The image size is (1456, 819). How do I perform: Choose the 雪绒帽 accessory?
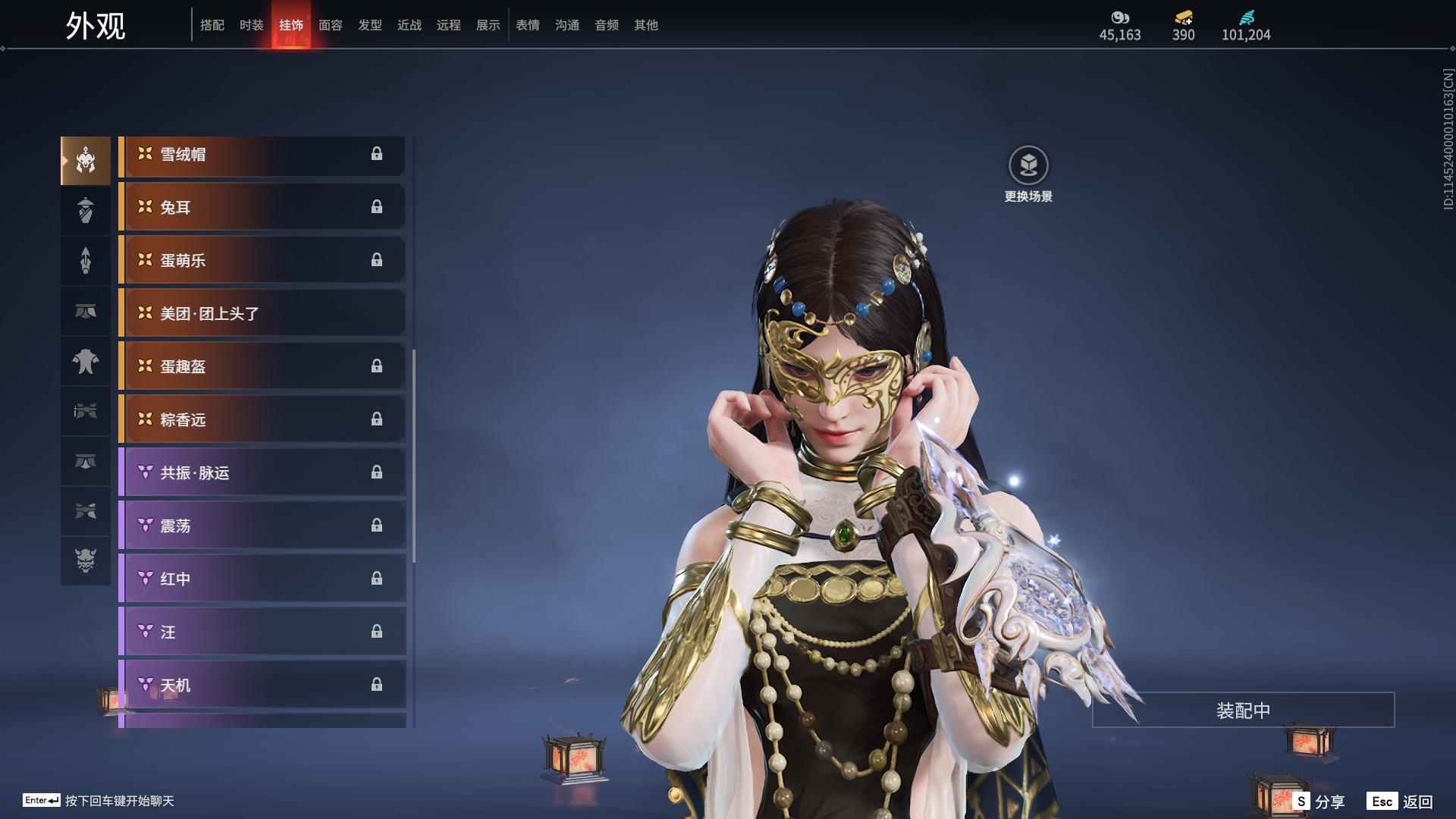262,155
